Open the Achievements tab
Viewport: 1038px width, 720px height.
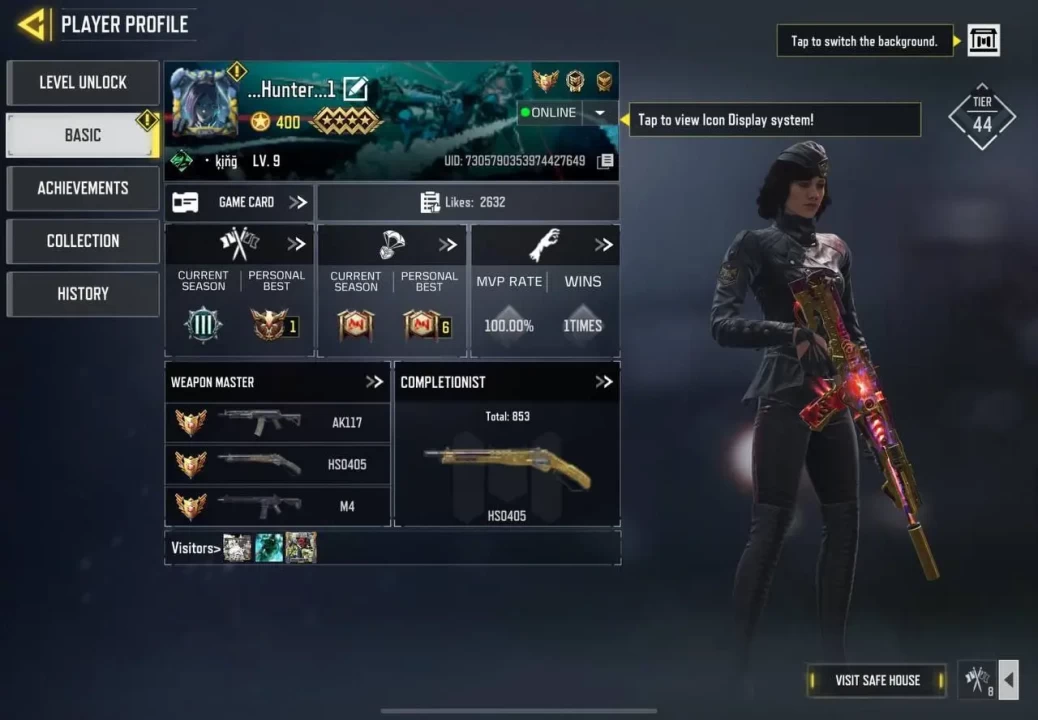[x=83, y=188]
